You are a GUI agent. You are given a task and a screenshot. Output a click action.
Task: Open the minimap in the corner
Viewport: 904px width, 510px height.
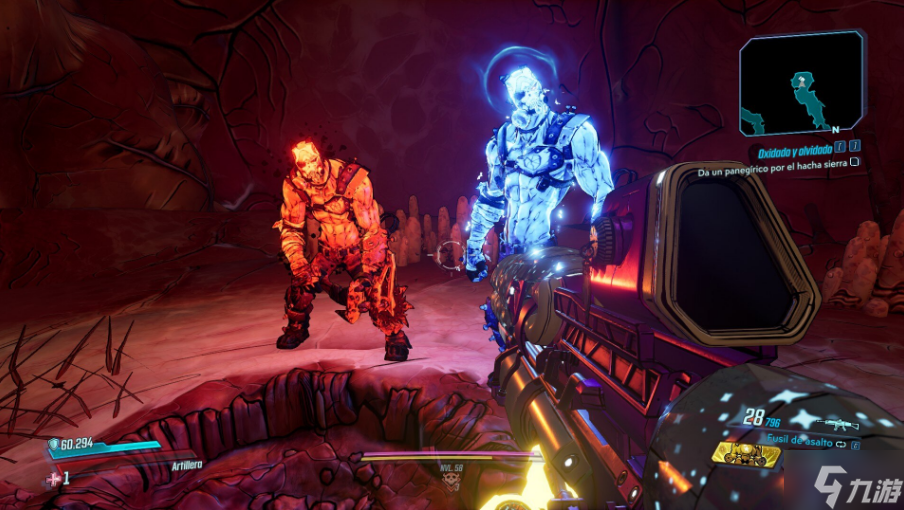(x=801, y=84)
